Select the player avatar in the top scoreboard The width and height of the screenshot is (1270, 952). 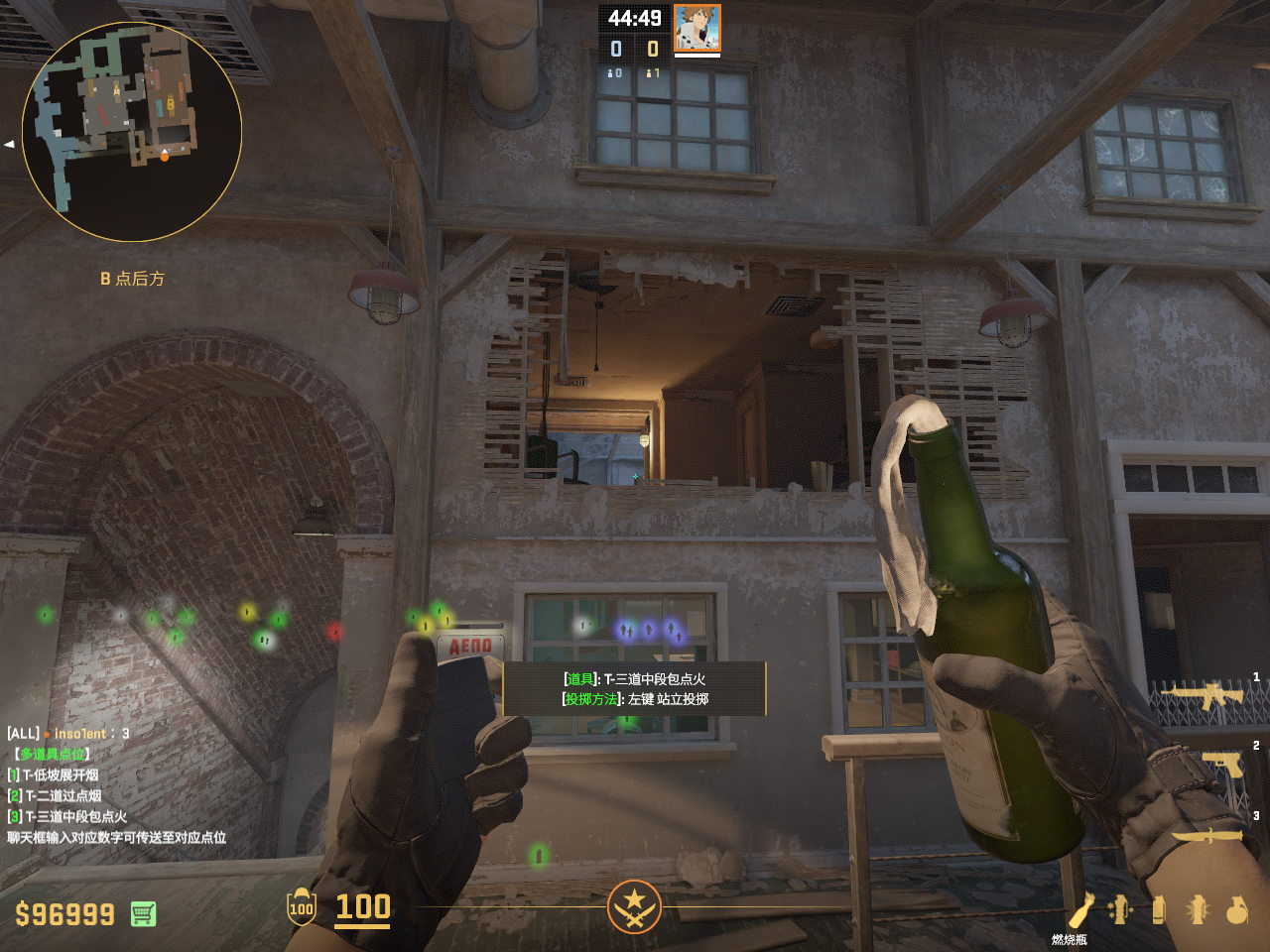[x=697, y=28]
